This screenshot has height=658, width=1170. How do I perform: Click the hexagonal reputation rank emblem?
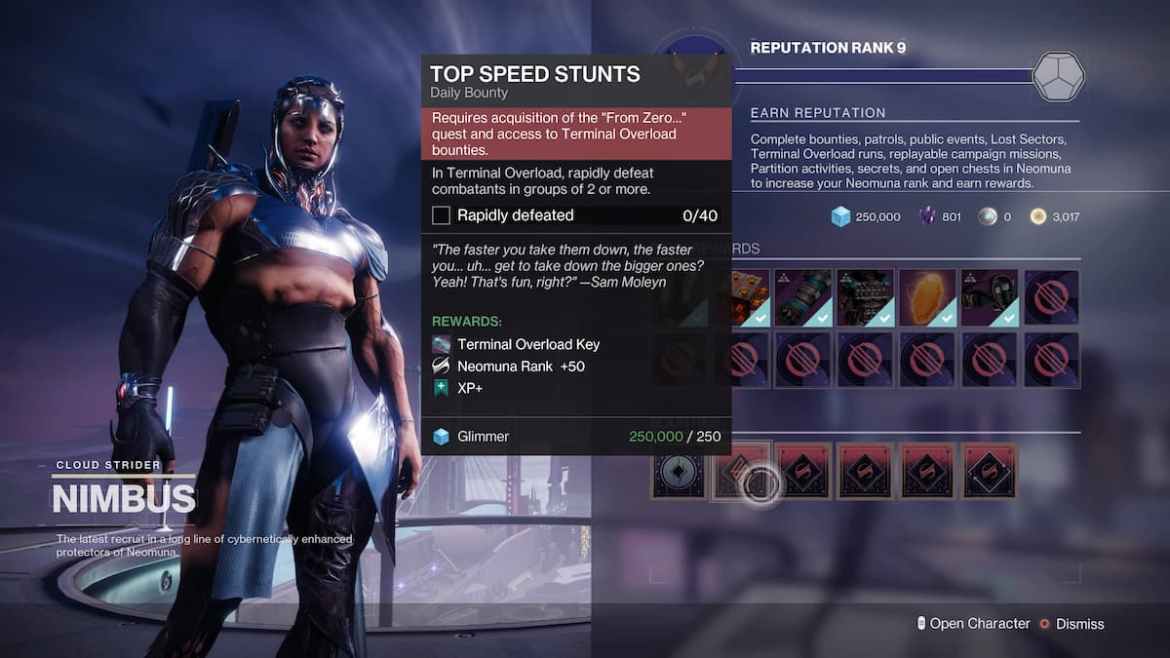click(1058, 76)
